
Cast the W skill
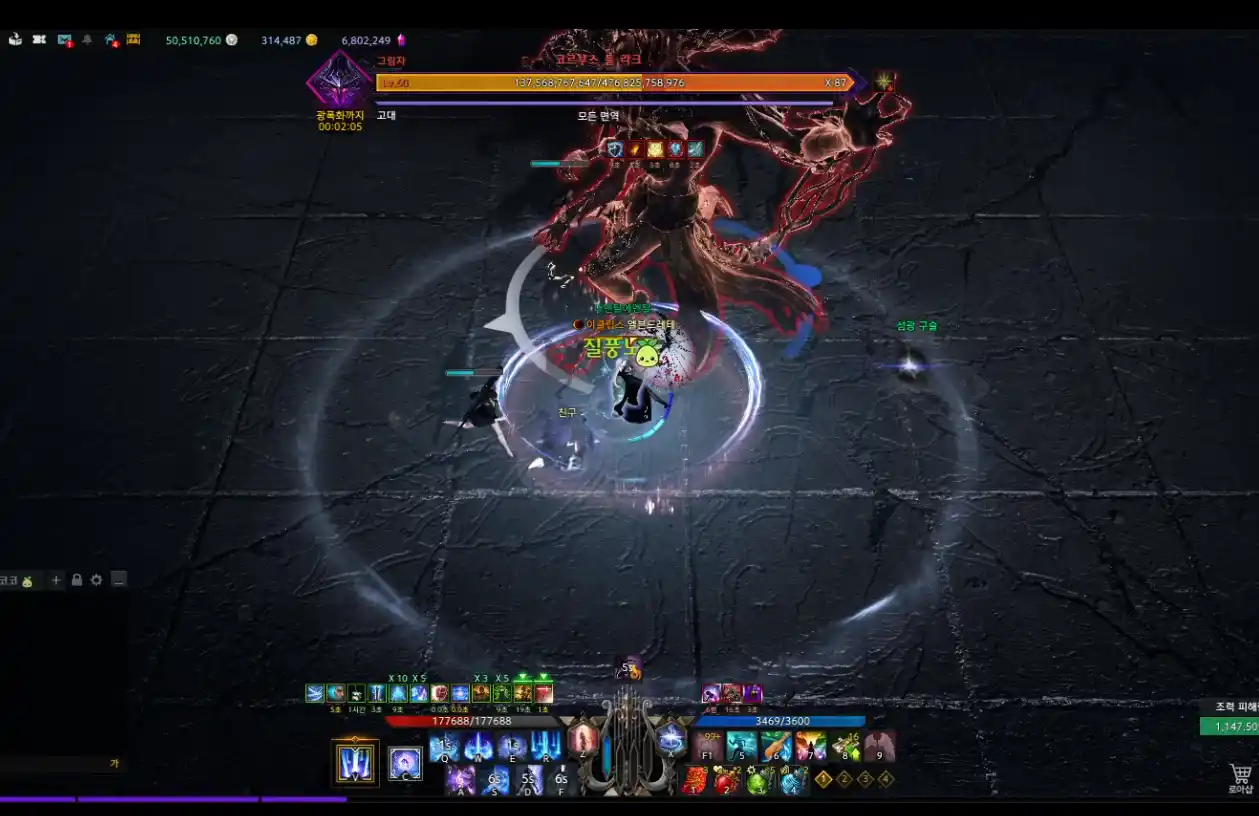pos(478,746)
